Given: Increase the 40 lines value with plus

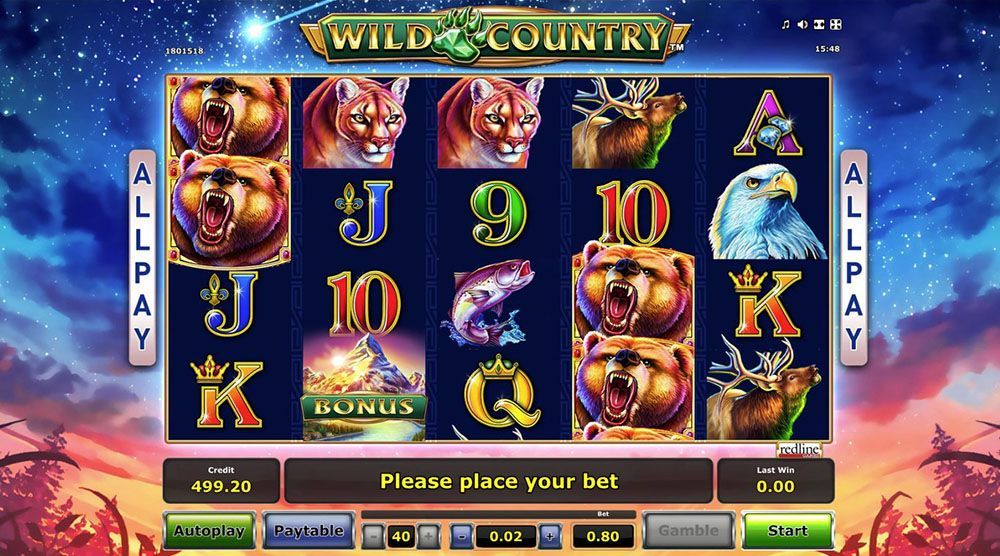Looking at the screenshot, I should pyautogui.click(x=427, y=536).
